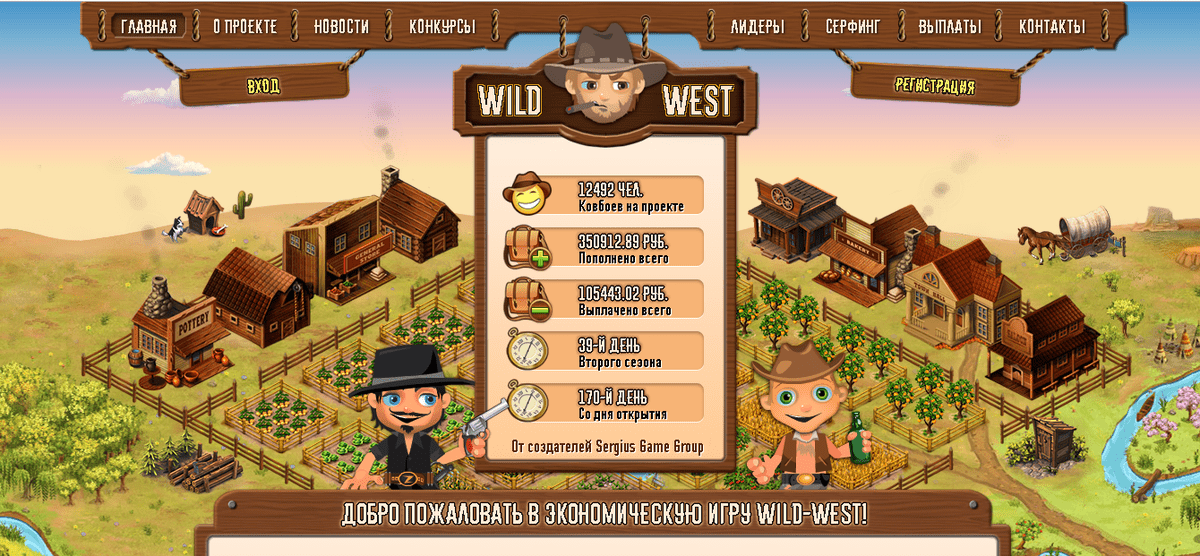Click the Wild West cowboy logo
Viewport: 1200px width, 556px height.
tap(604, 92)
